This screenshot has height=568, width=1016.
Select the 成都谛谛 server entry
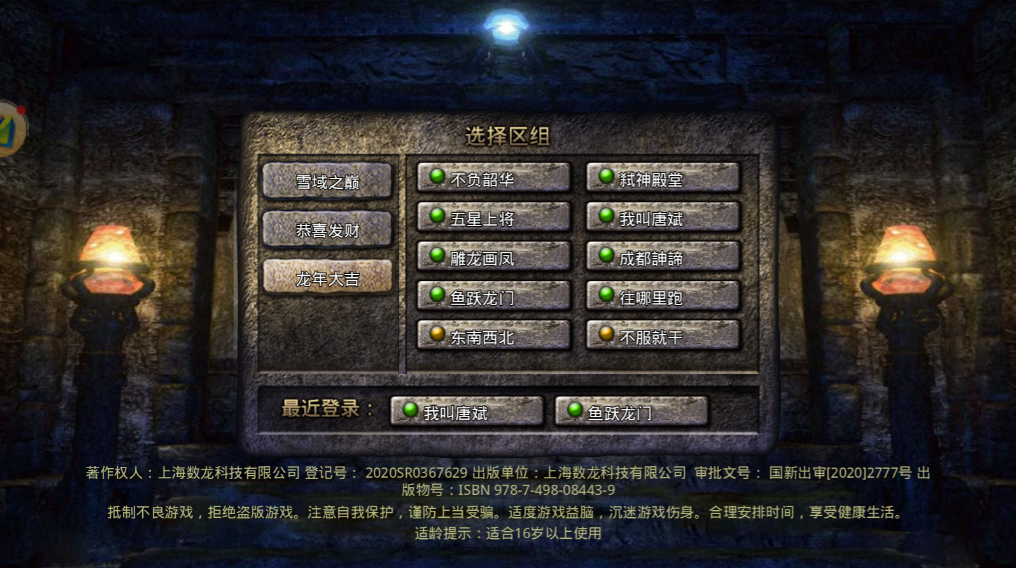pyautogui.click(x=663, y=257)
